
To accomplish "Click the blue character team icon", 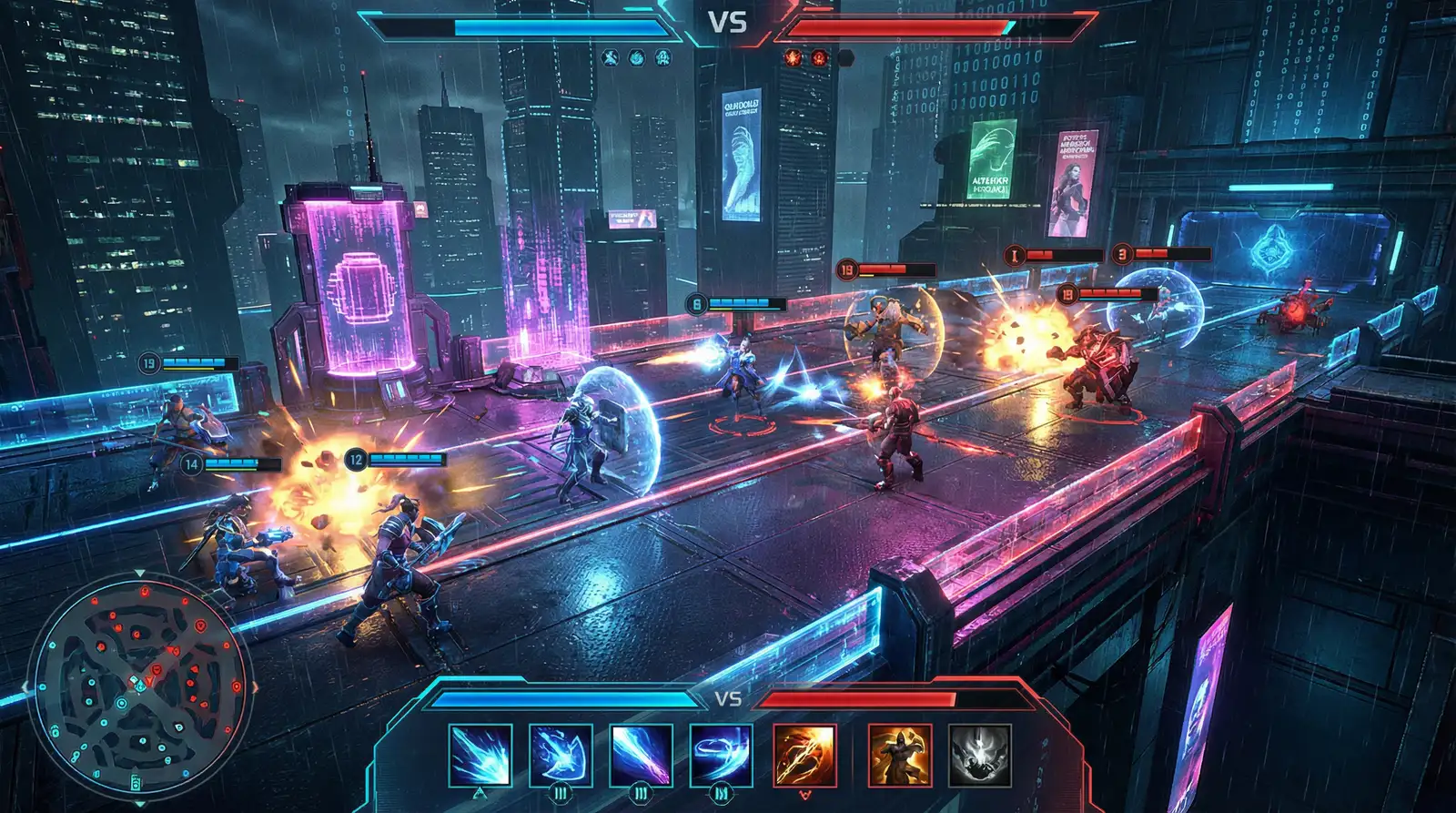I will (x=663, y=57).
